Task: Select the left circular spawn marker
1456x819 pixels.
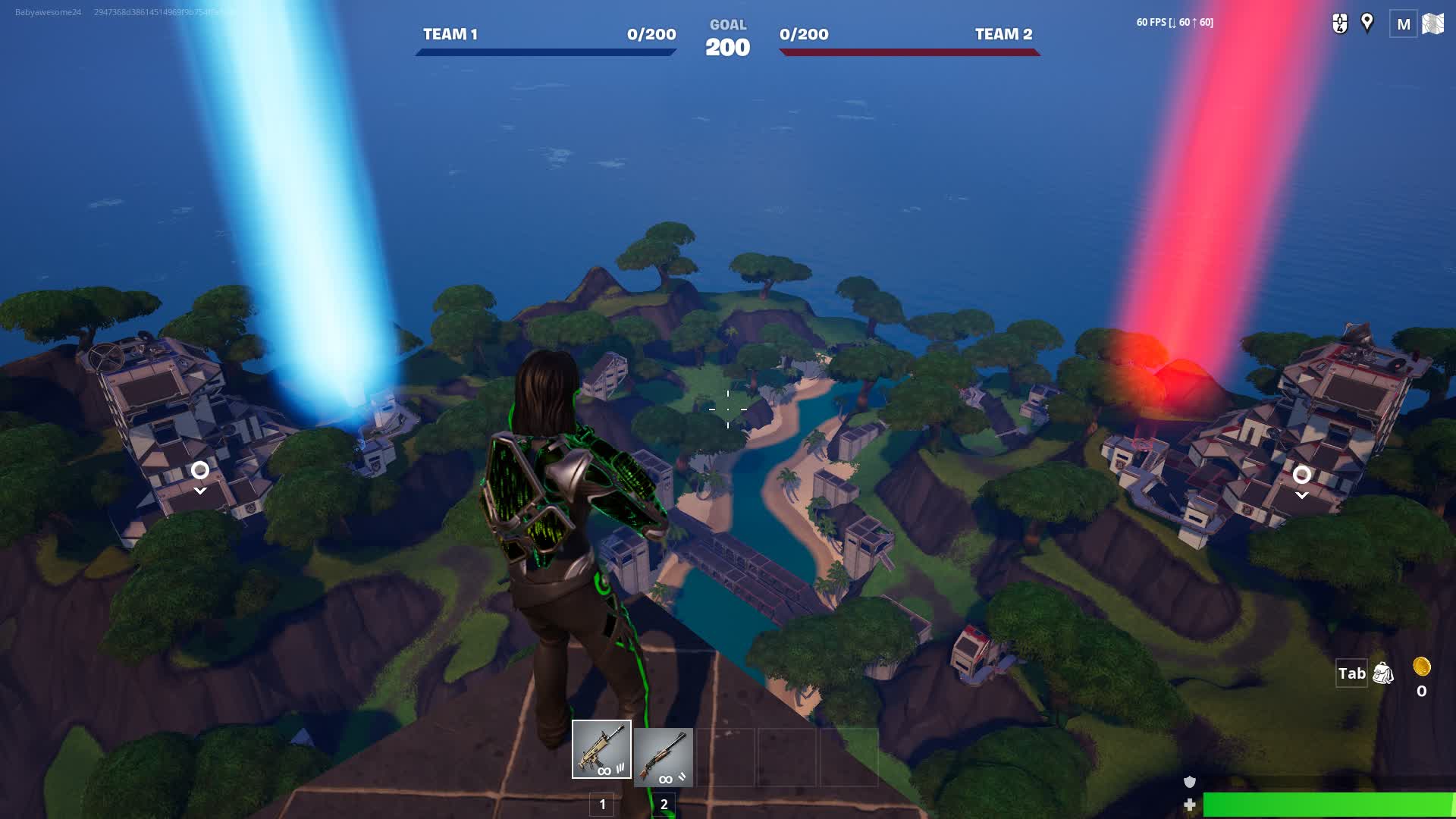Action: coord(200,471)
